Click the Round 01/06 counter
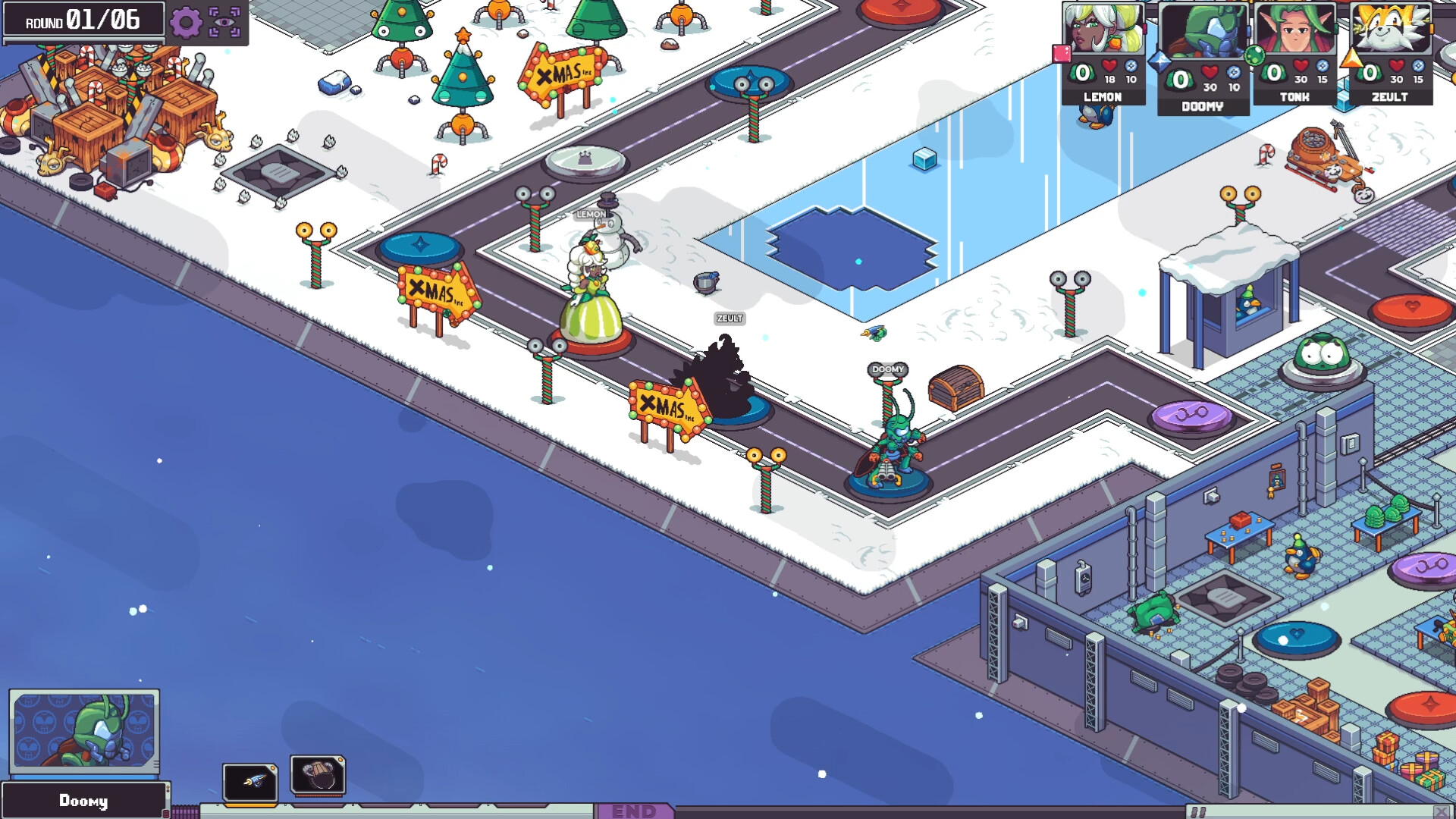 click(x=83, y=20)
